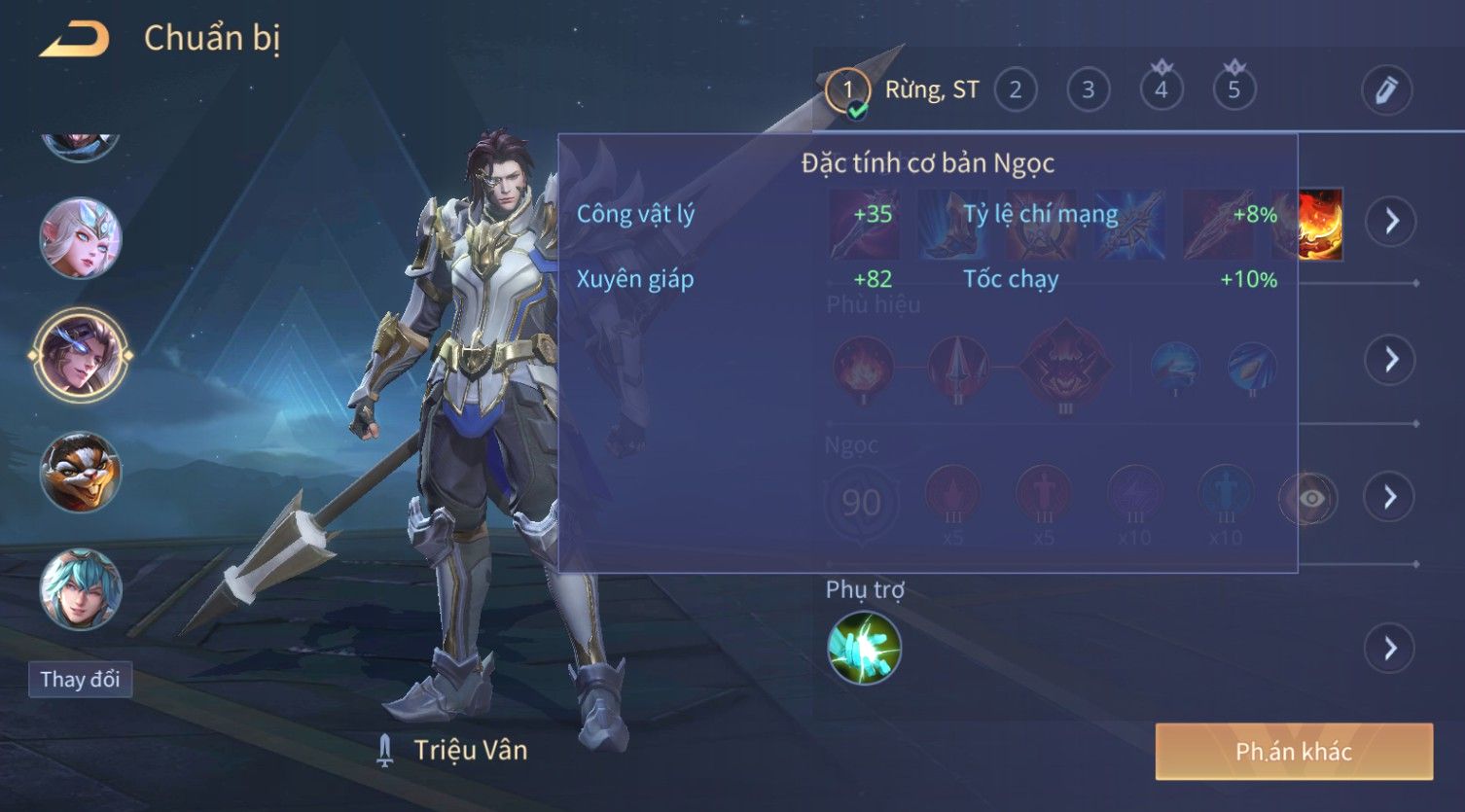This screenshot has height=812, width=1465.
Task: Select the highlighted Triệu Vân portrait
Action: pyautogui.click(x=81, y=355)
